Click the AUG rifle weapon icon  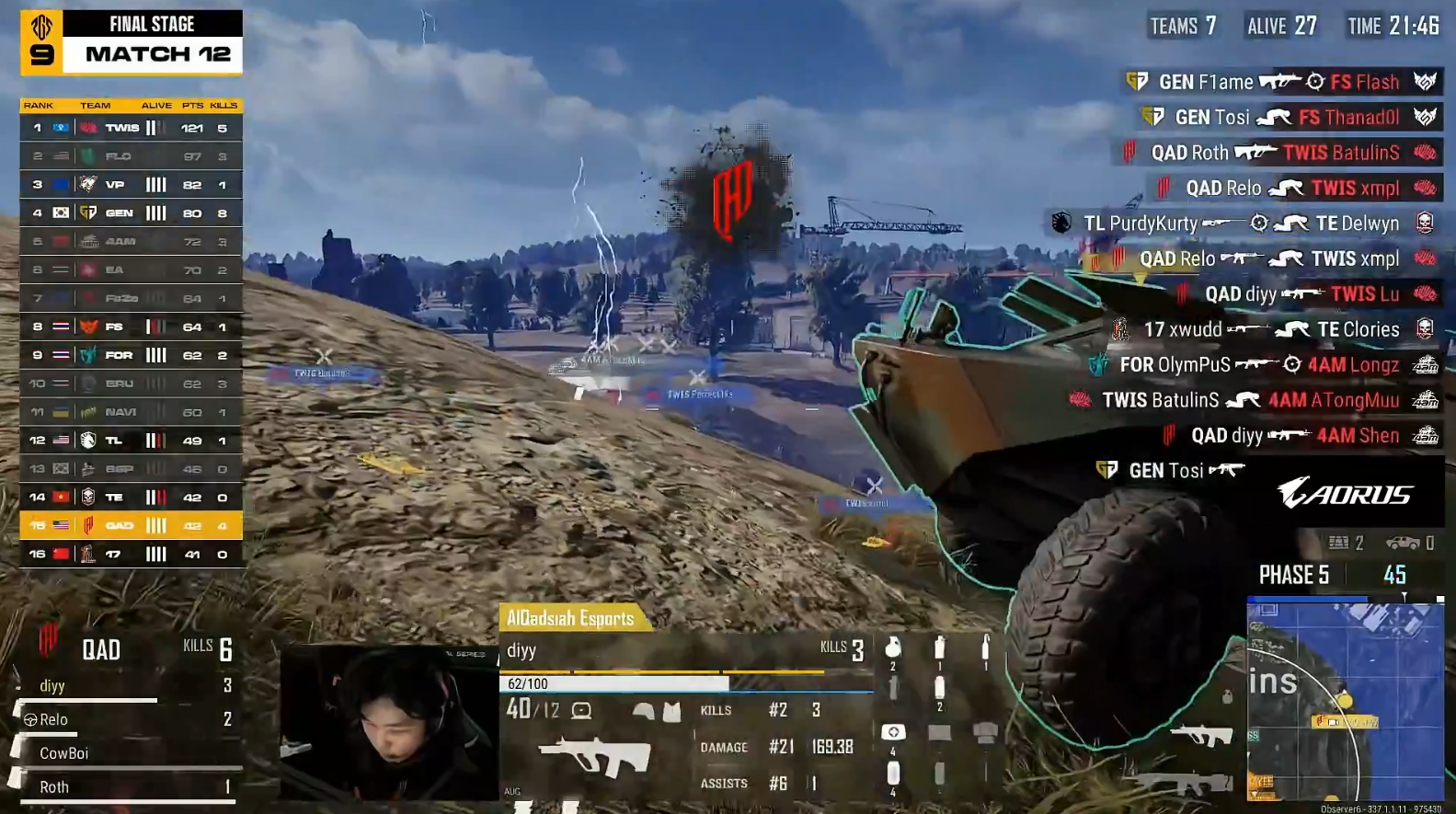594,756
